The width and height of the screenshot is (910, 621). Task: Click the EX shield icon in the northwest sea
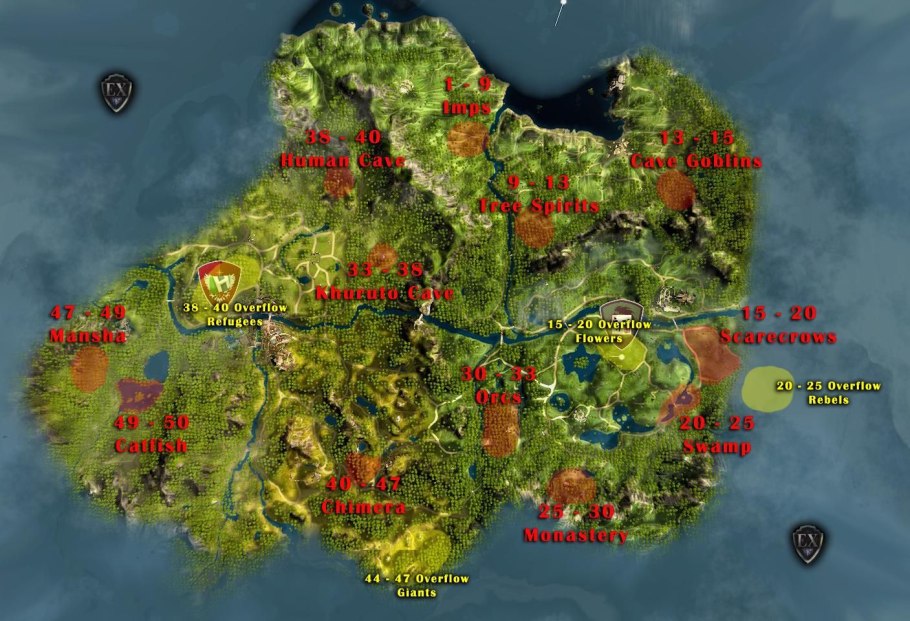pos(116,92)
